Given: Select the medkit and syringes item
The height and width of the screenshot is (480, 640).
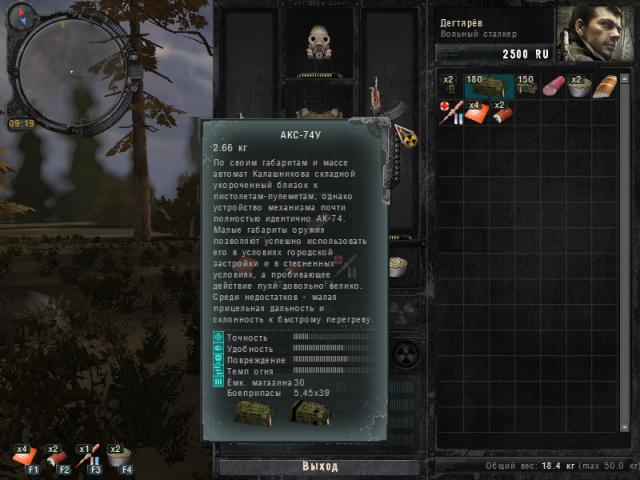Looking at the screenshot, I should pos(450,111).
